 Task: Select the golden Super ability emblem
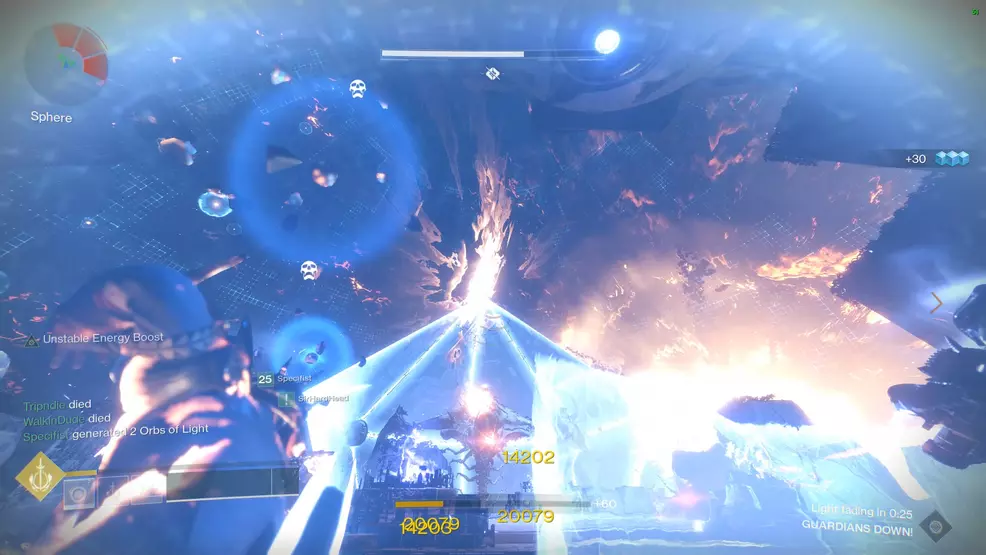[x=40, y=476]
